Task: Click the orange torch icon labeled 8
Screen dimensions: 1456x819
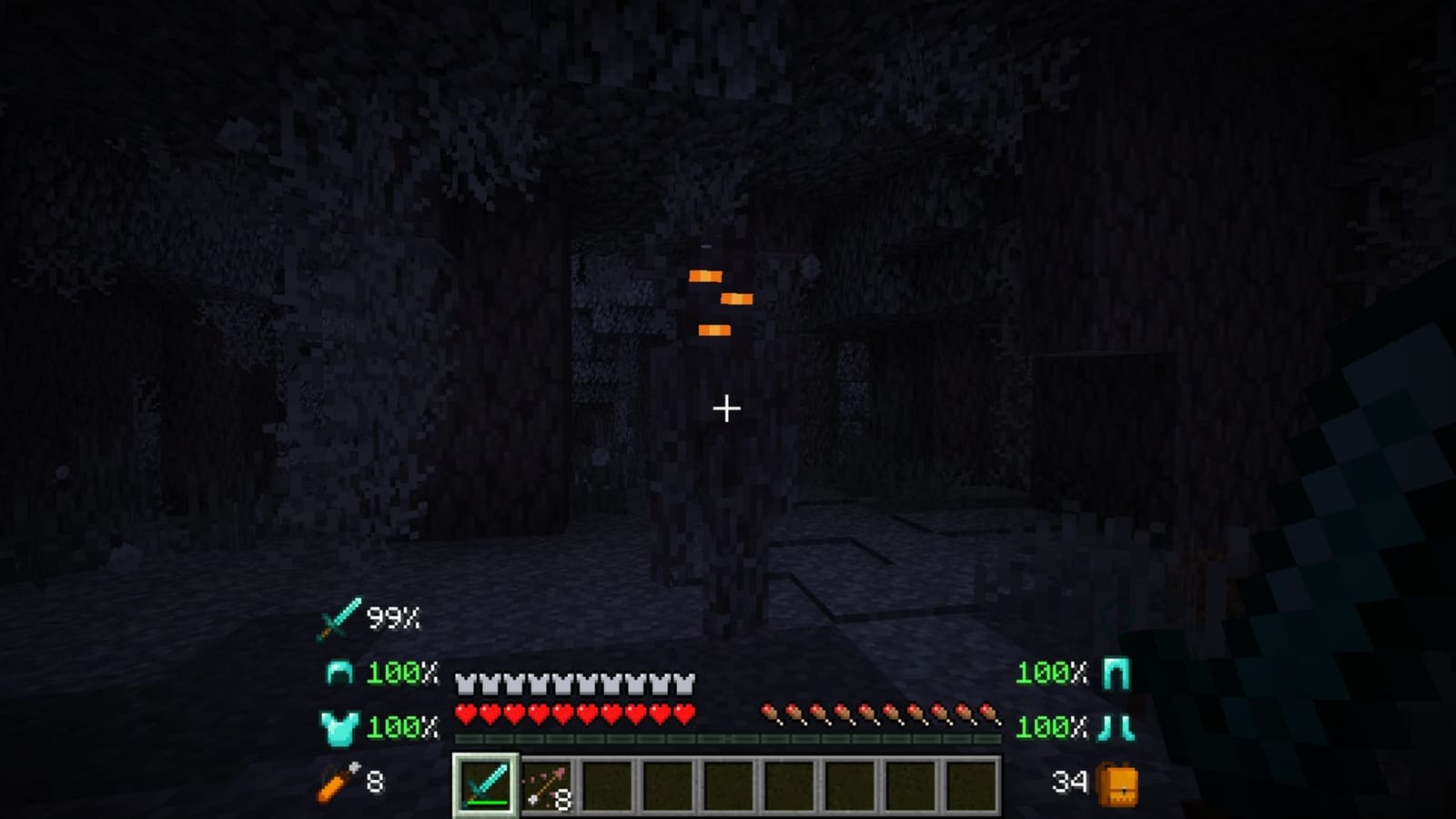Action: pyautogui.click(x=338, y=780)
